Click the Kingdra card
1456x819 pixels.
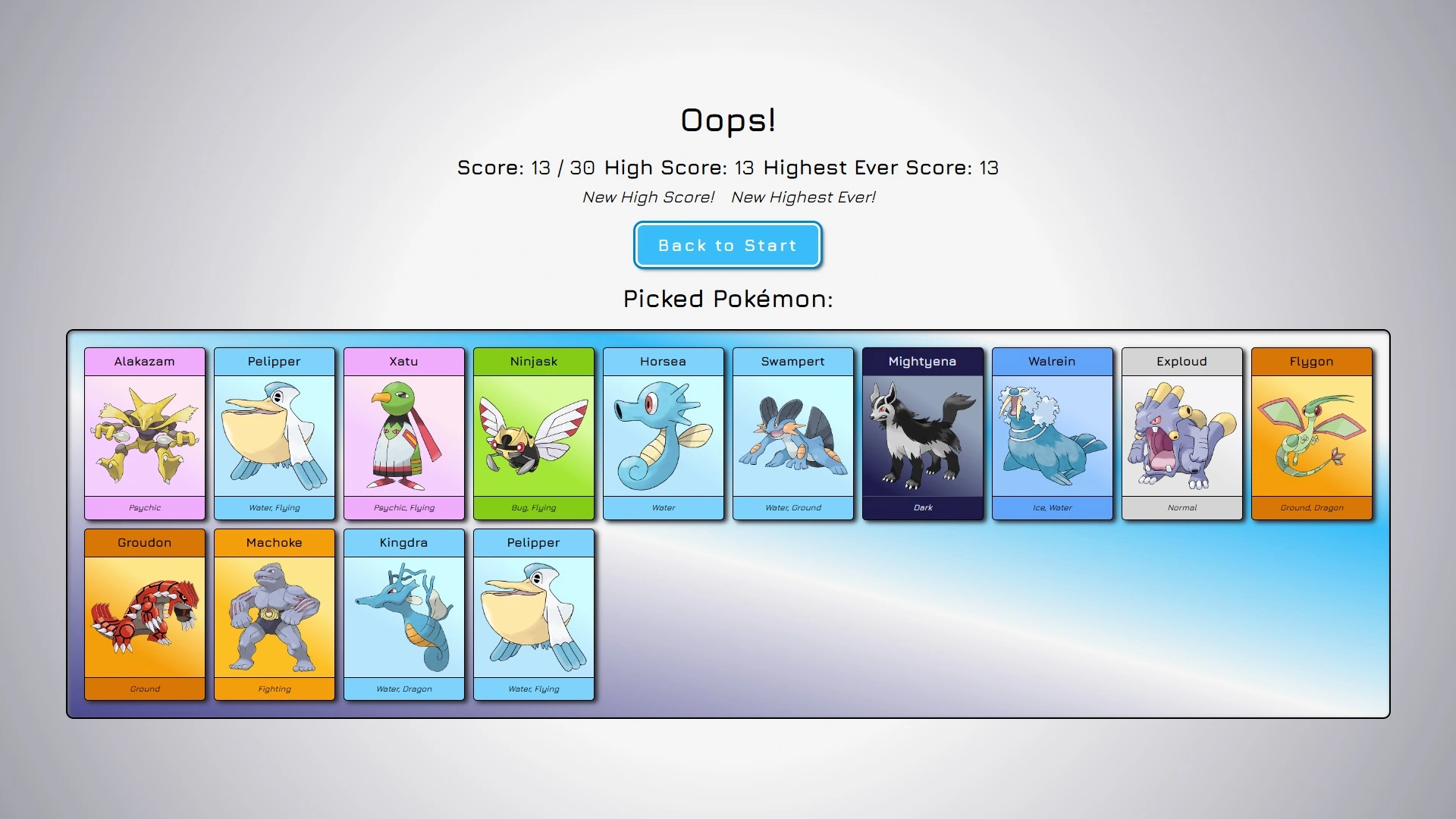(x=404, y=615)
